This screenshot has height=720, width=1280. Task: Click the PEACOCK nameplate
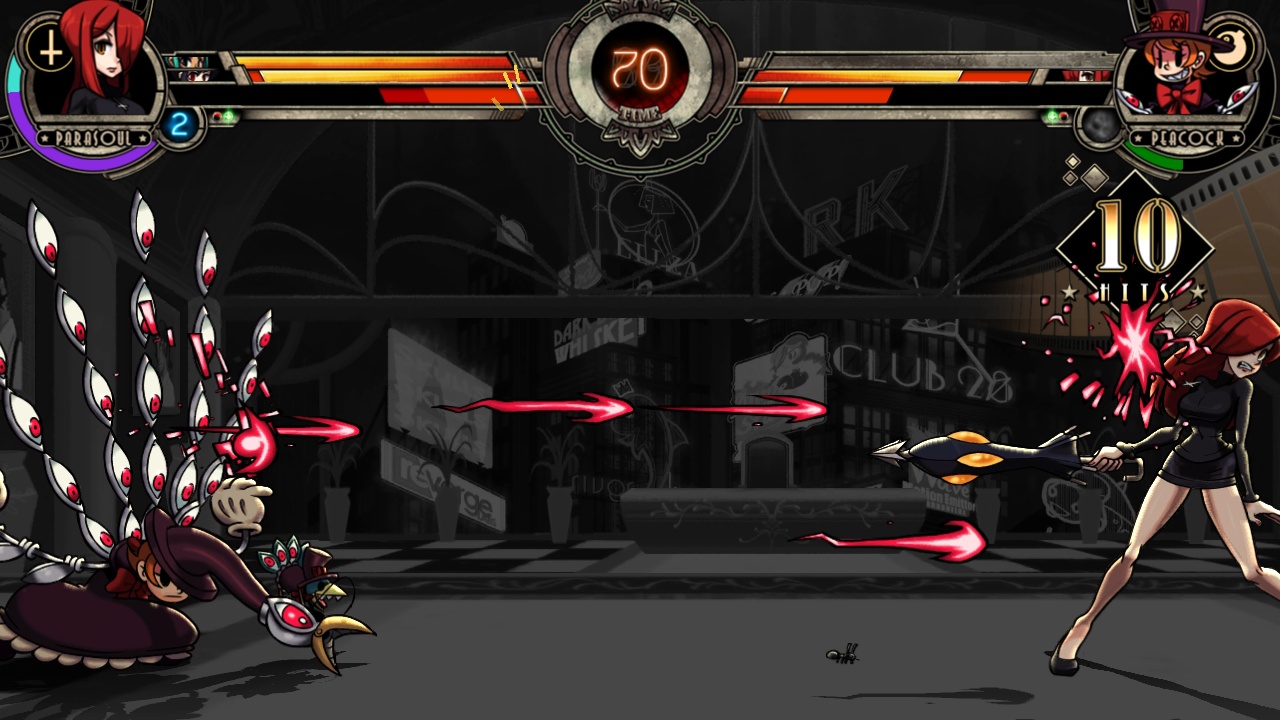[x=1187, y=138]
